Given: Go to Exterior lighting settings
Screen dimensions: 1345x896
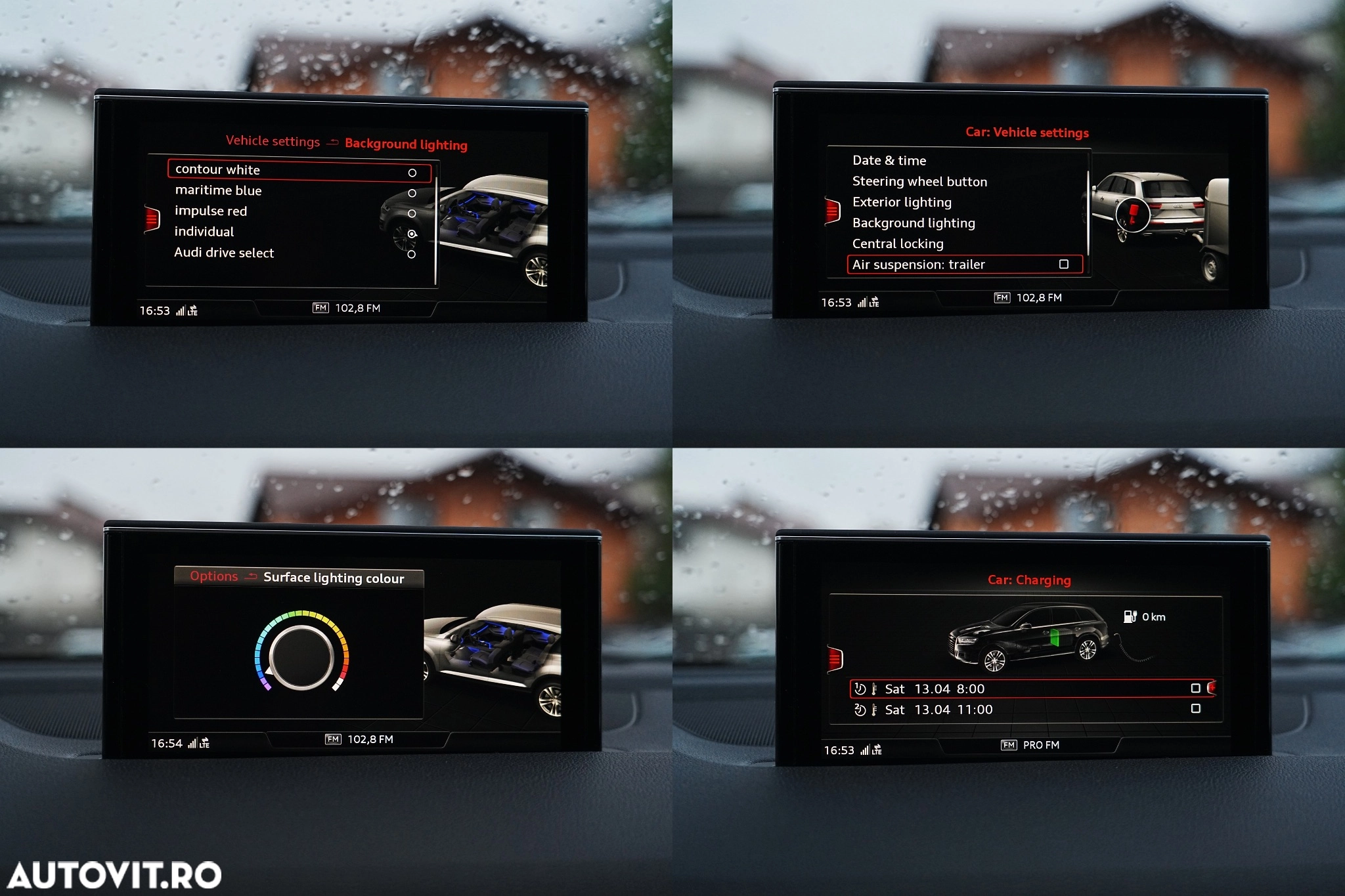Looking at the screenshot, I should [x=902, y=202].
